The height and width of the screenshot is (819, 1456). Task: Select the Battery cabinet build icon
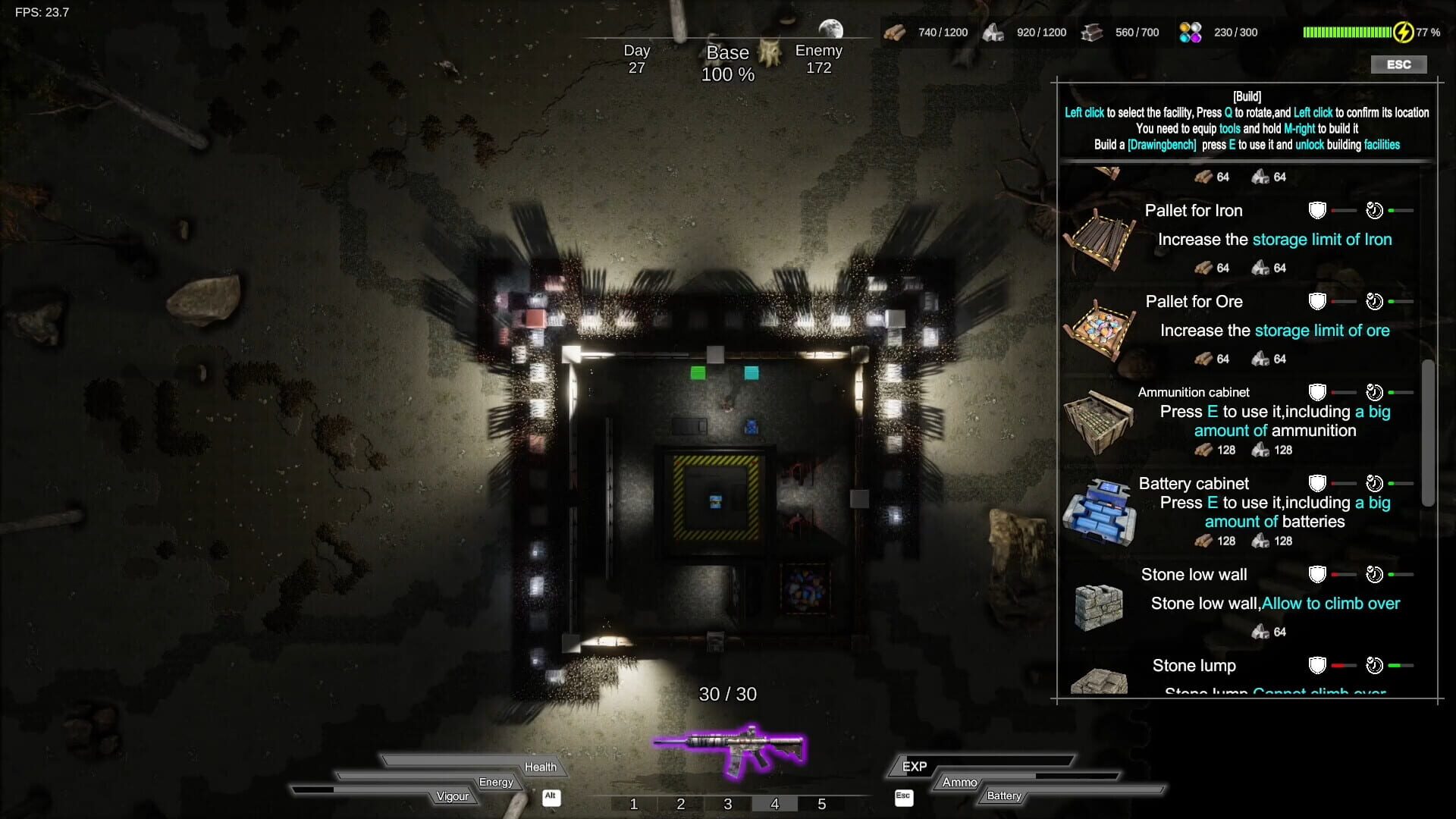click(1099, 512)
